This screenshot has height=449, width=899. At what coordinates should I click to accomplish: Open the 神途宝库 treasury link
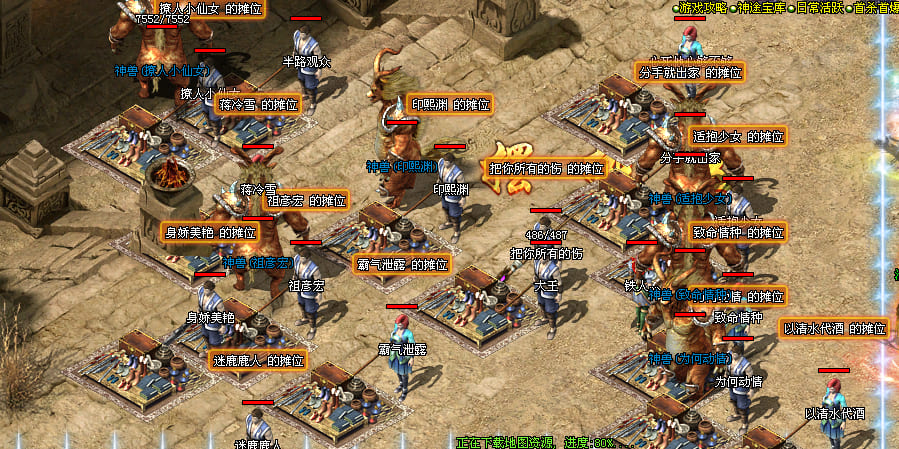click(759, 8)
